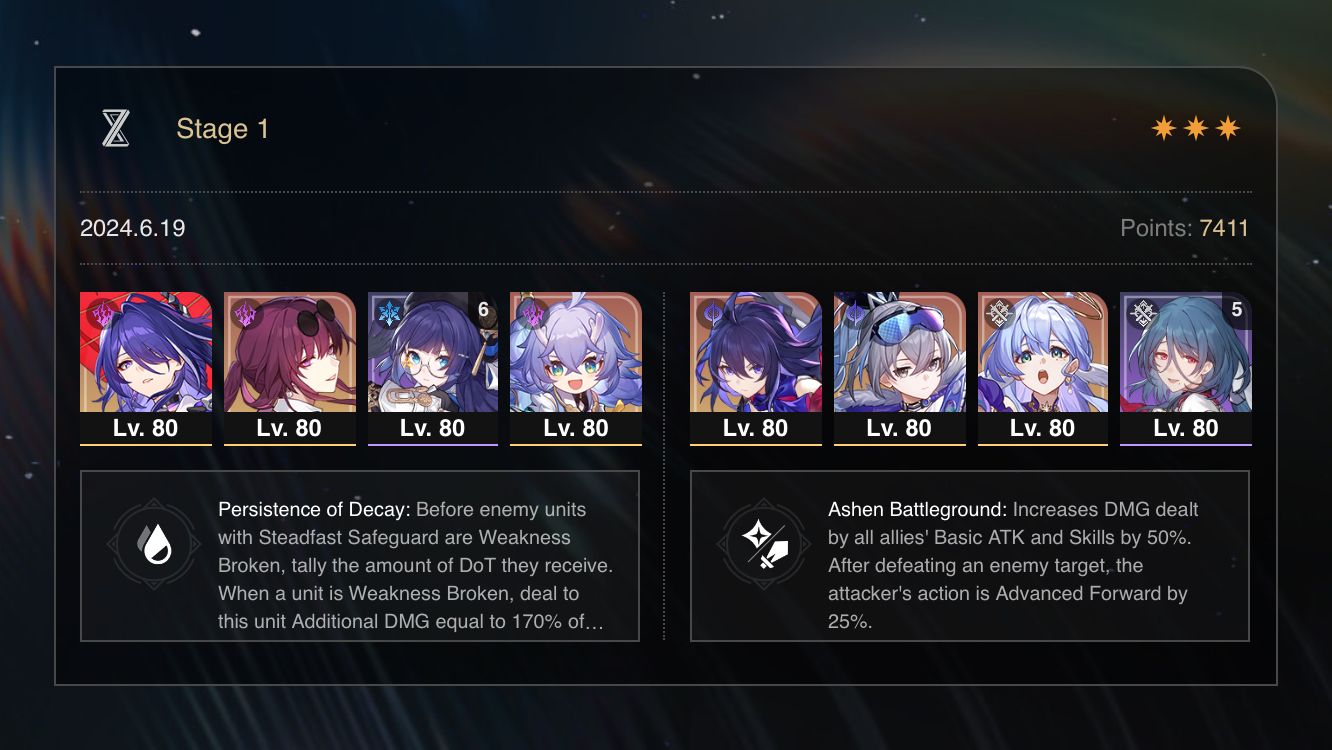This screenshot has height=750, width=1332.
Task: Click the Ashen Battleground buff icon
Action: coord(763,547)
